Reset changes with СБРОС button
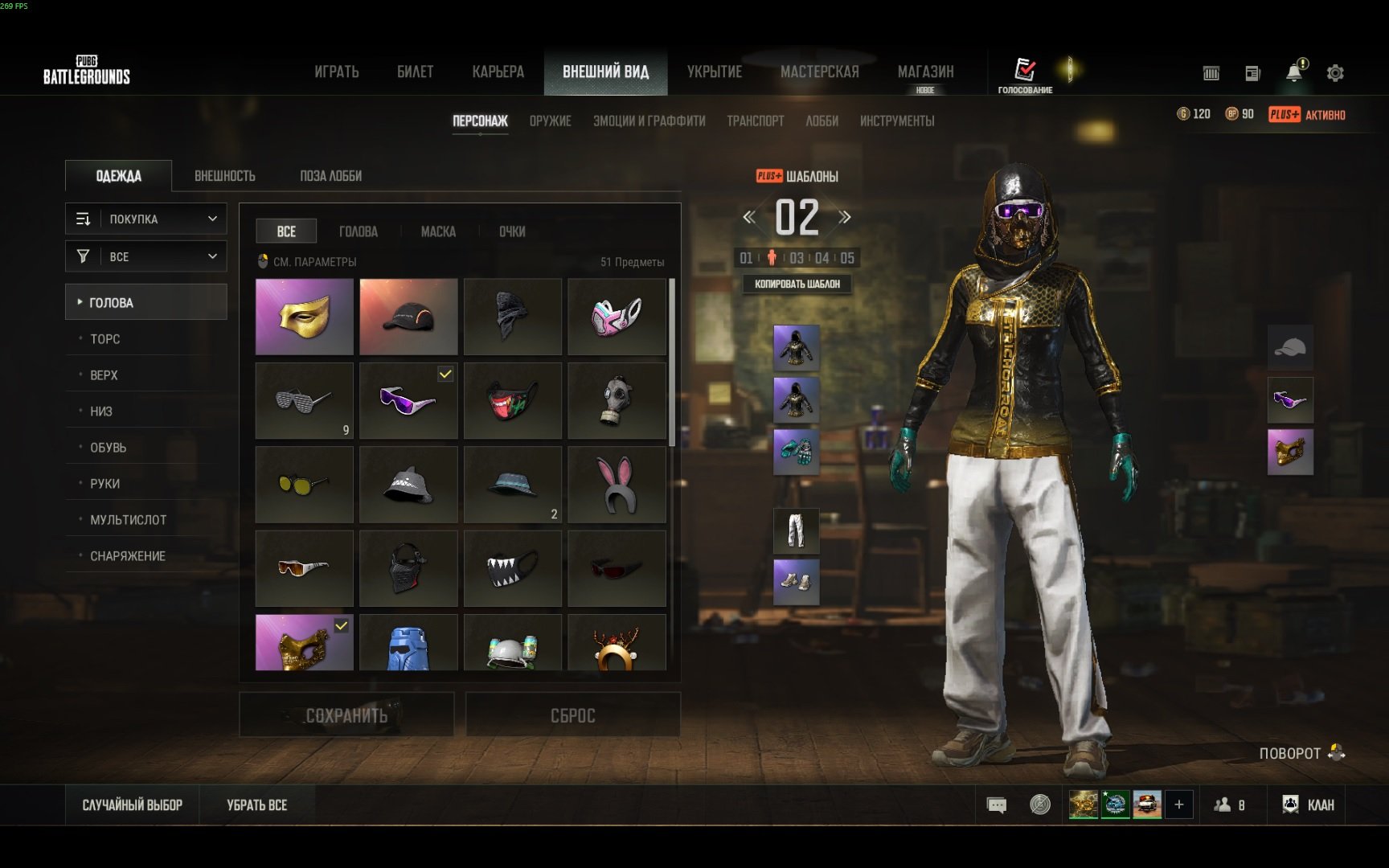The height and width of the screenshot is (868, 1389). (572, 715)
